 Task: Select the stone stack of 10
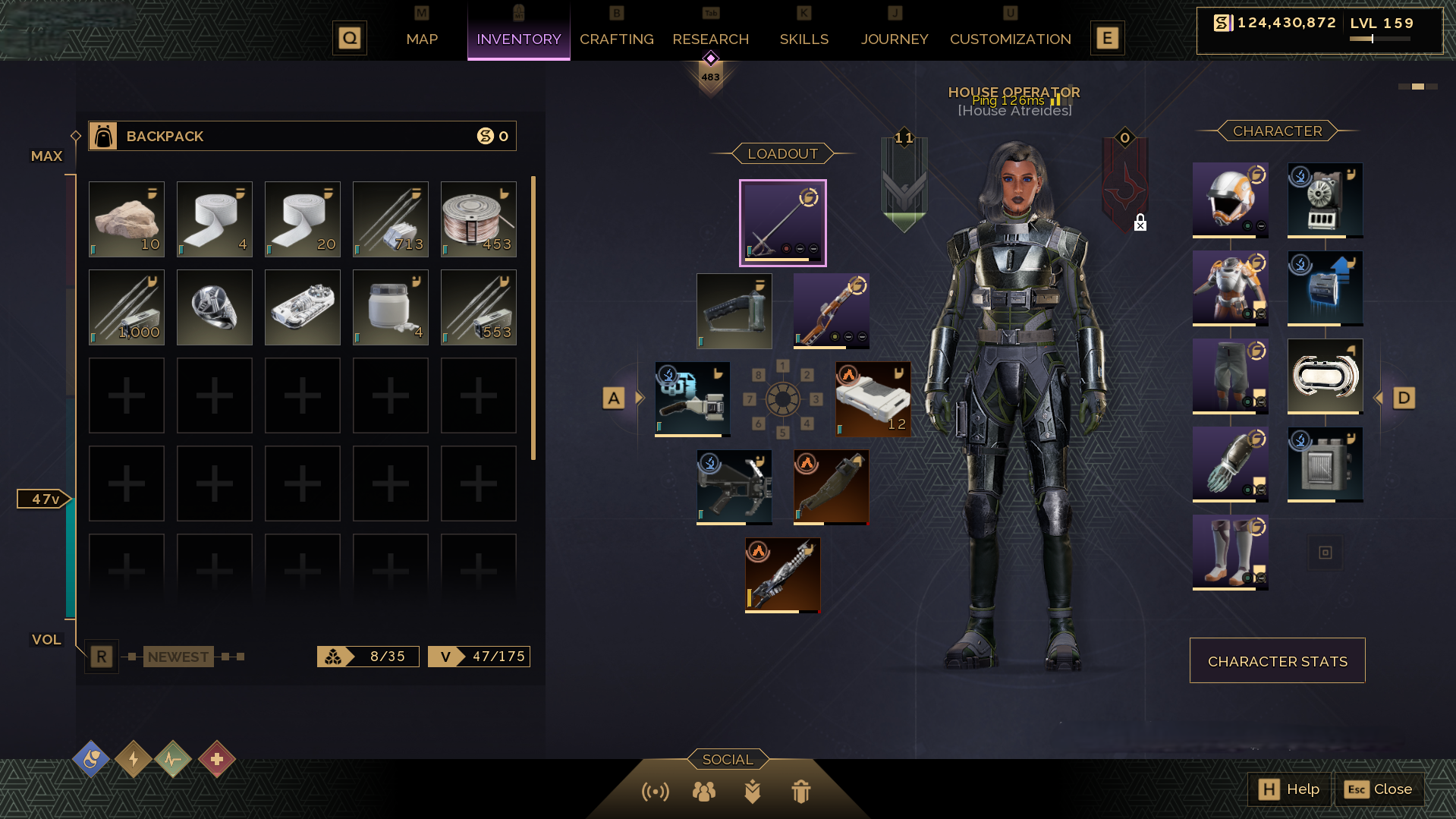(x=127, y=219)
